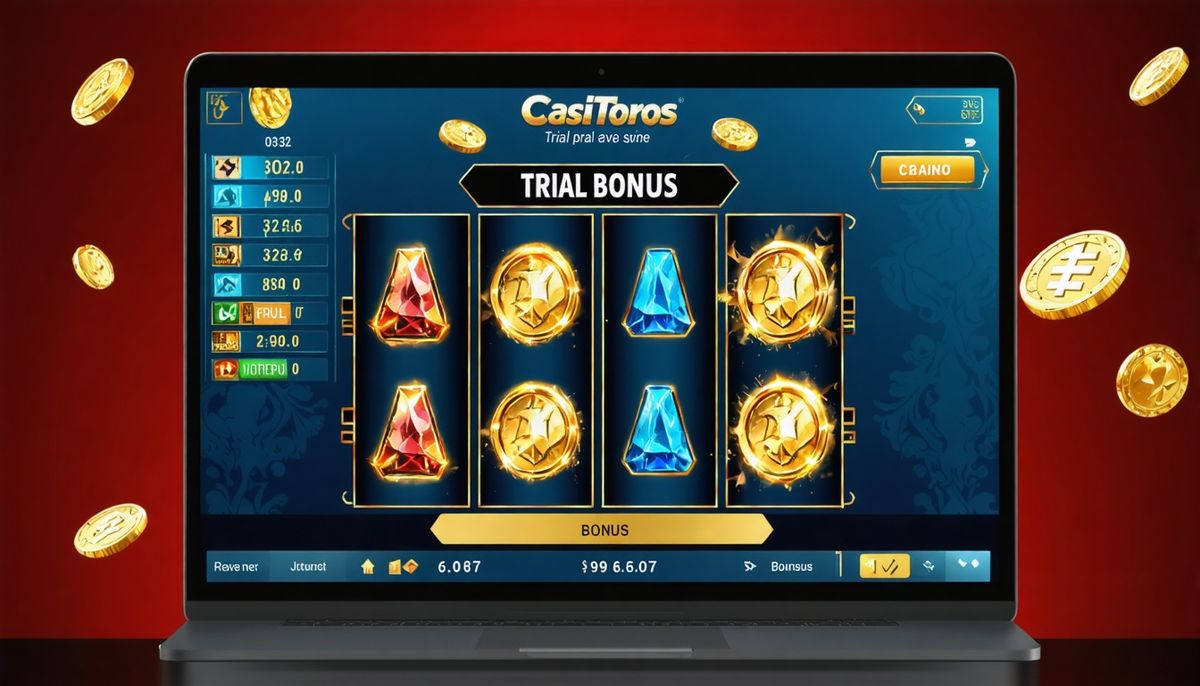
Task: Click the home icon in the bottom bar
Action: click(x=367, y=567)
